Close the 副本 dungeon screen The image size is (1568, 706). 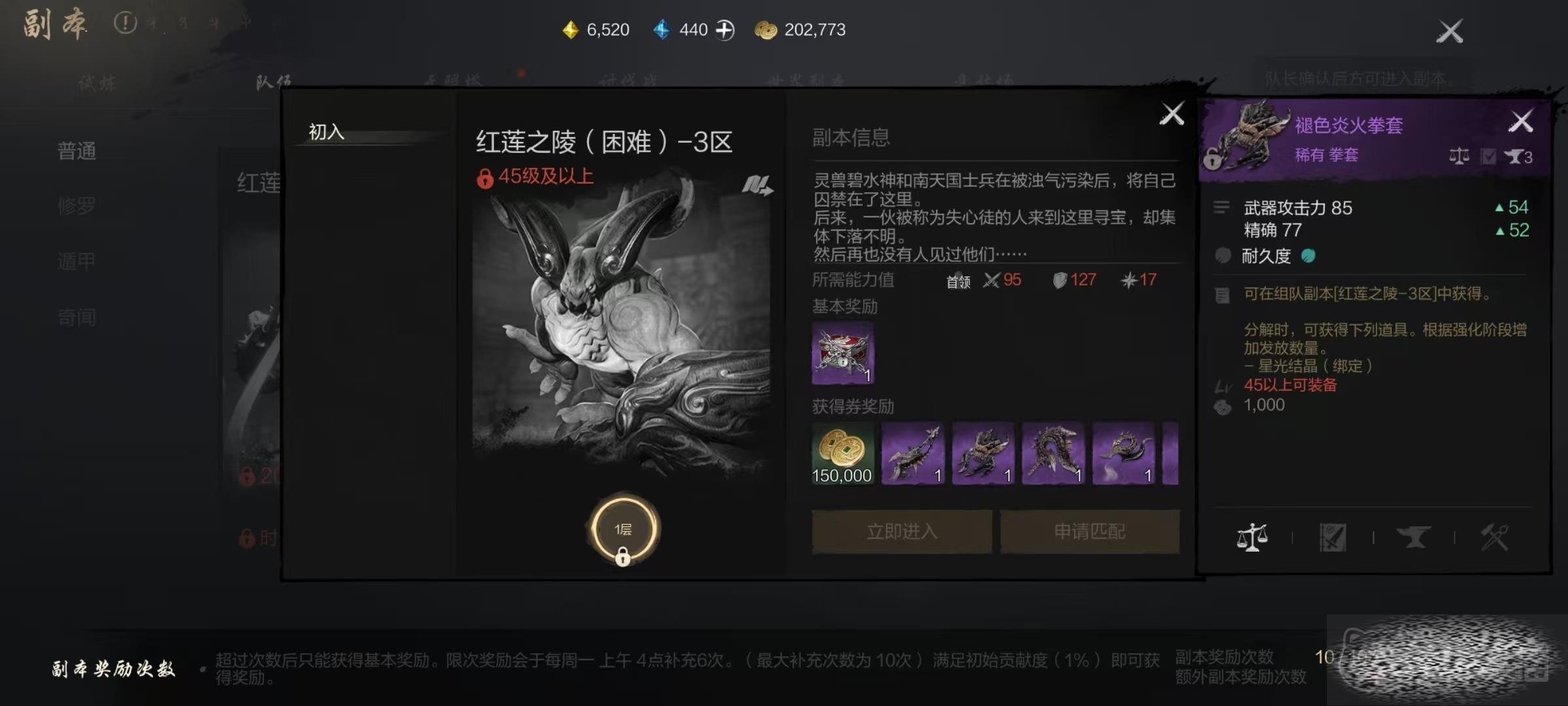tap(1449, 31)
